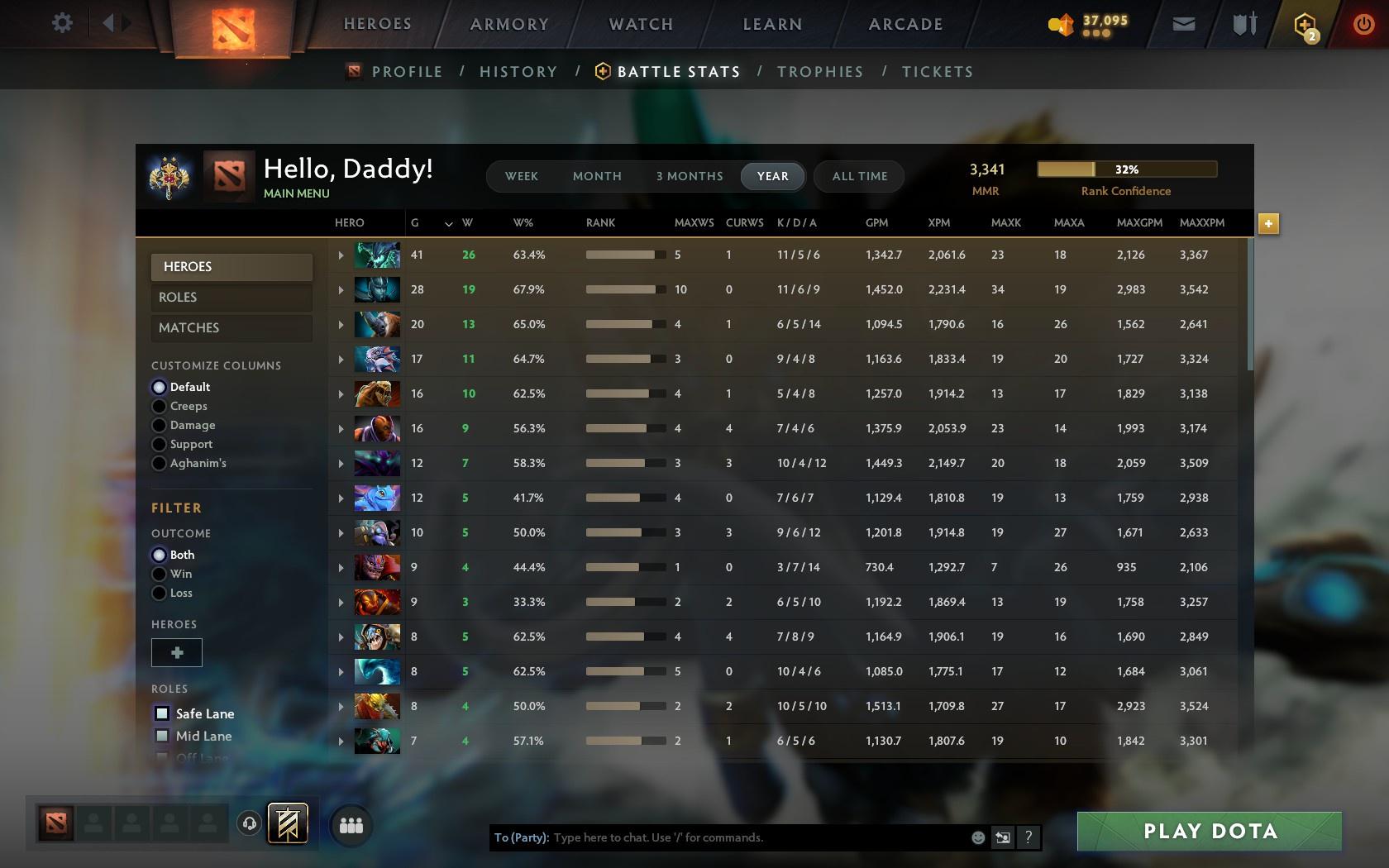
Task: Click the back navigation arrow
Action: [108, 23]
